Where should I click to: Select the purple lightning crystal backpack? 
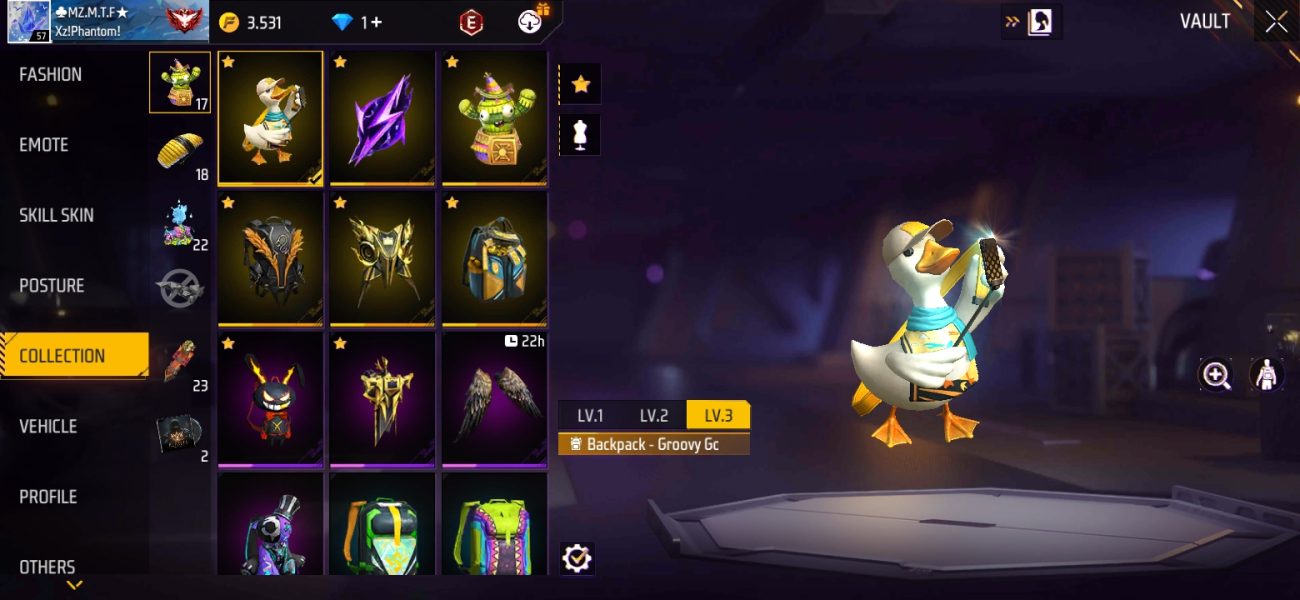tap(382, 119)
